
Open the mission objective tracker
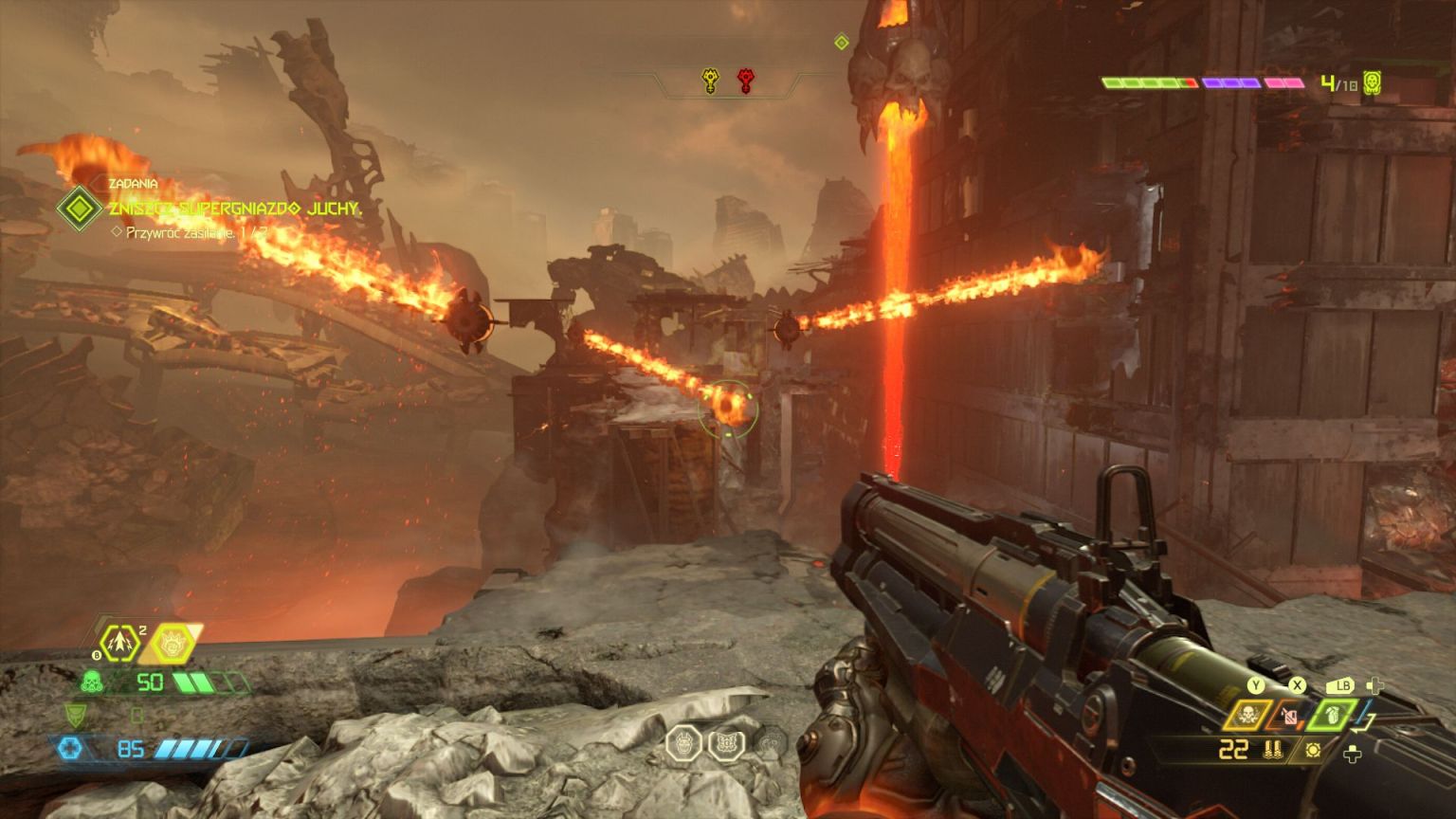pyautogui.click(x=80, y=208)
